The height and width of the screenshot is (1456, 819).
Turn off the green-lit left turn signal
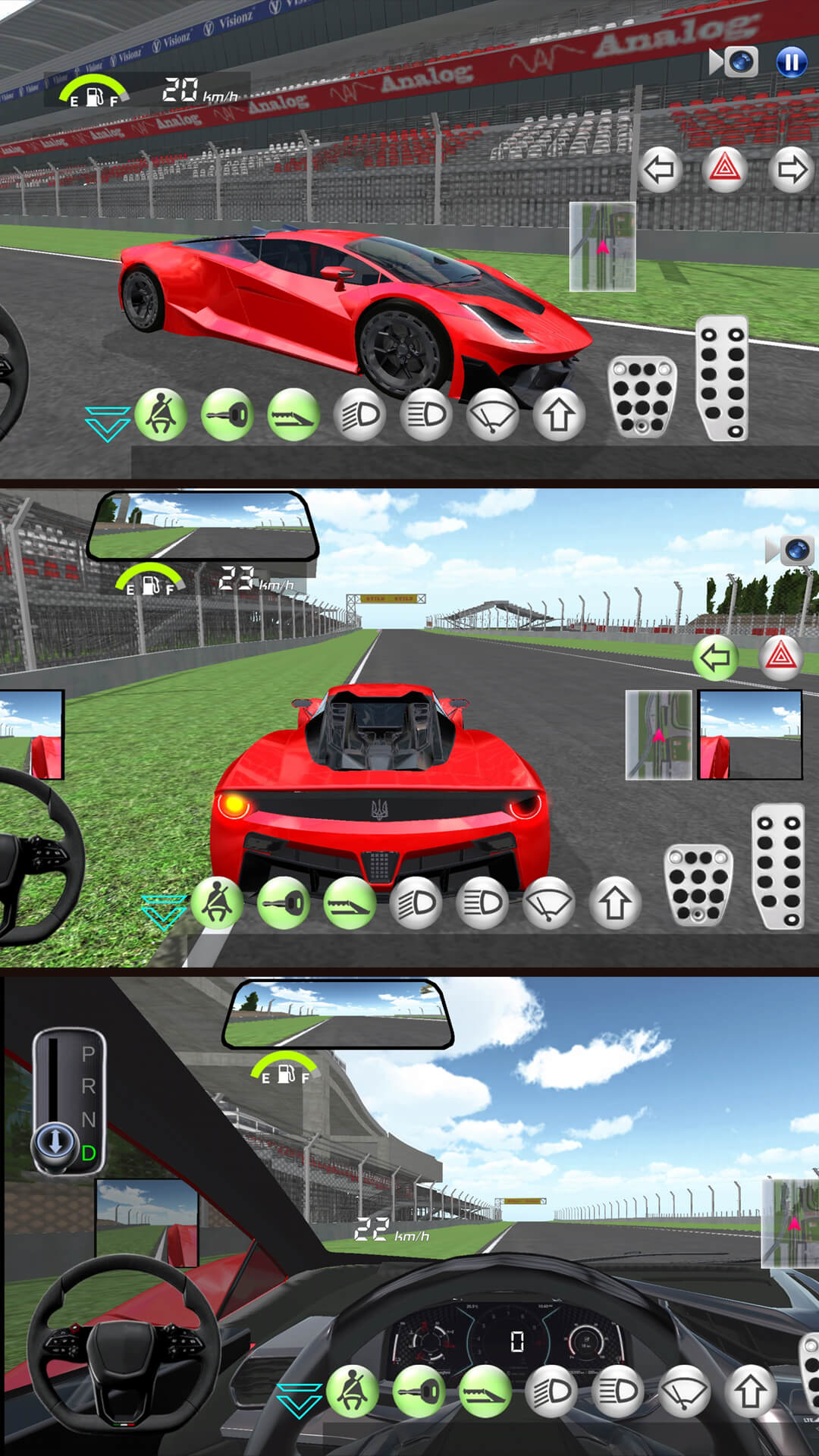714,657
